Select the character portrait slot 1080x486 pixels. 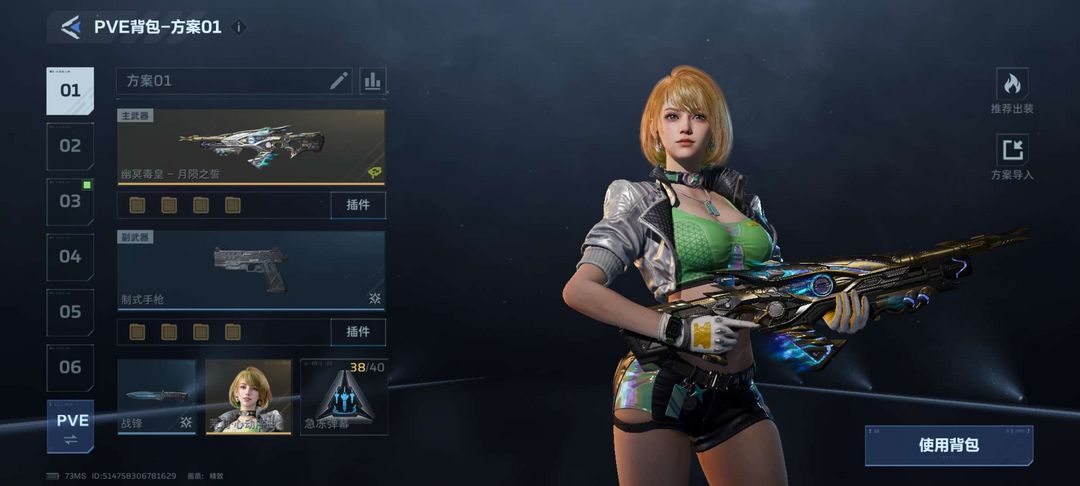248,397
